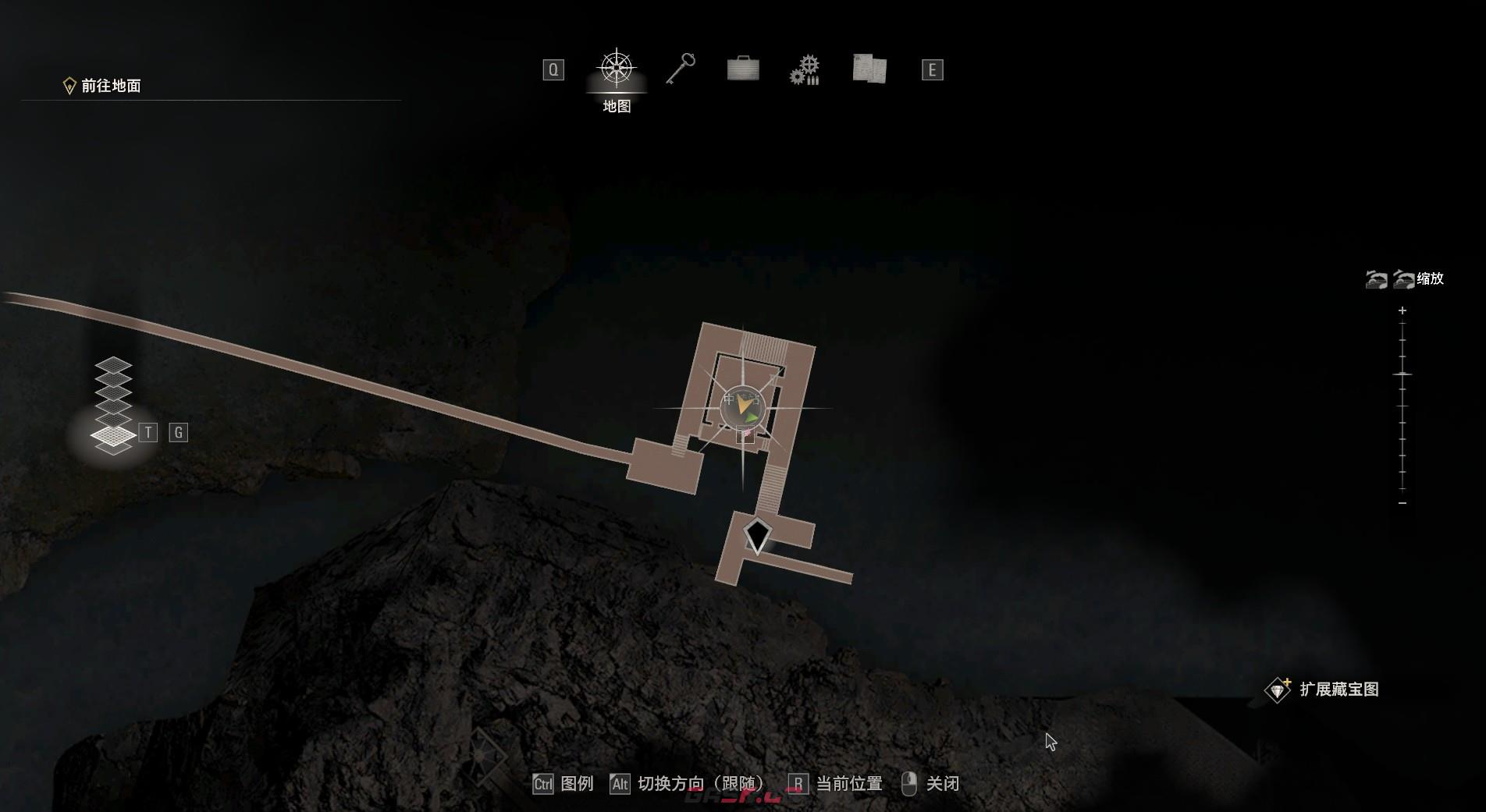
Task: Close the map screen
Action: pyautogui.click(x=930, y=783)
